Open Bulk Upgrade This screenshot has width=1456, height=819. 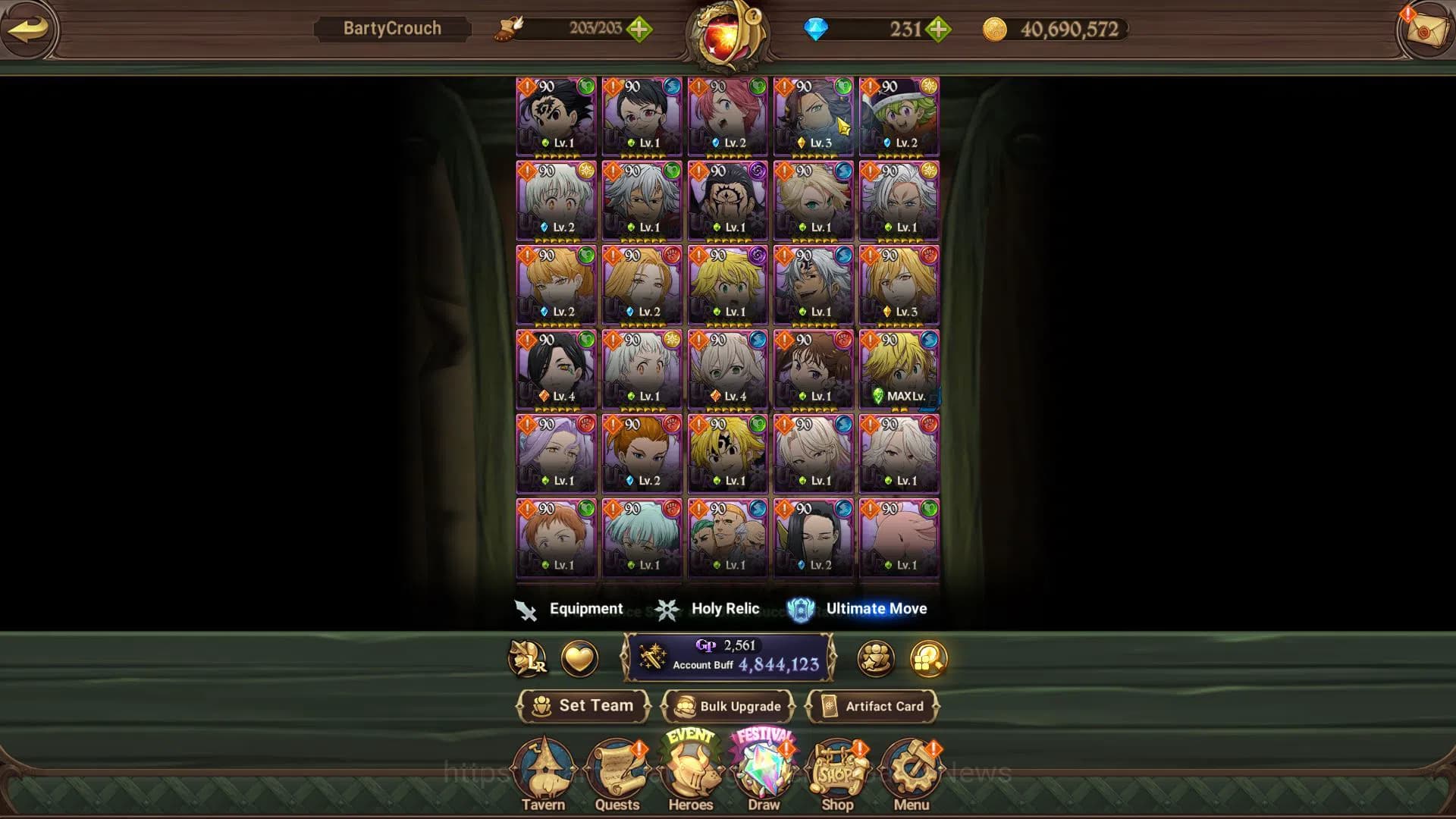(x=727, y=706)
